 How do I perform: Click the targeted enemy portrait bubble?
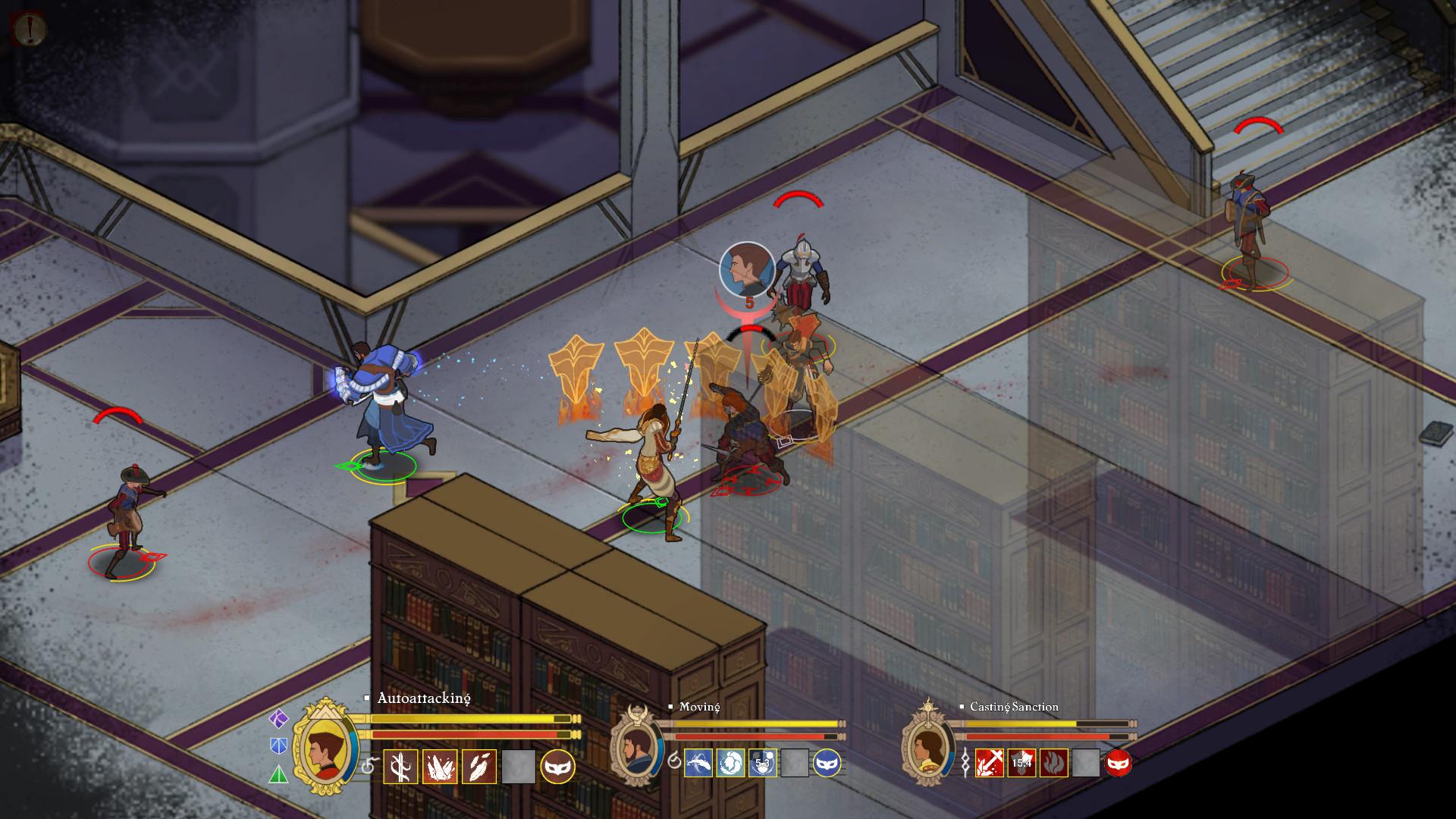[x=747, y=268]
